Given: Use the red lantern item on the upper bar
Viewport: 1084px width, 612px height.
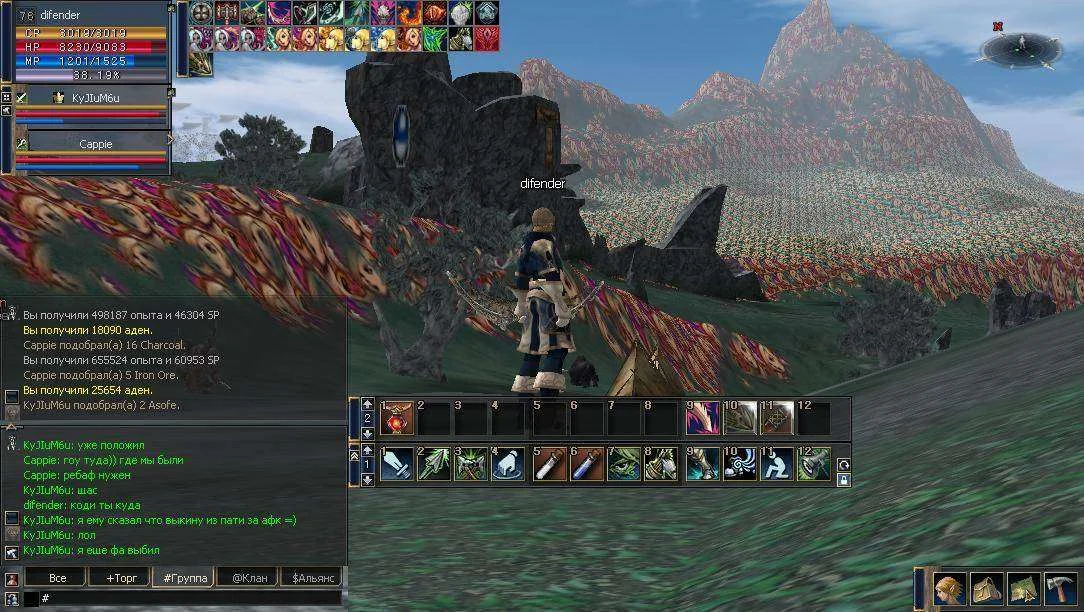Looking at the screenshot, I should tap(398, 418).
